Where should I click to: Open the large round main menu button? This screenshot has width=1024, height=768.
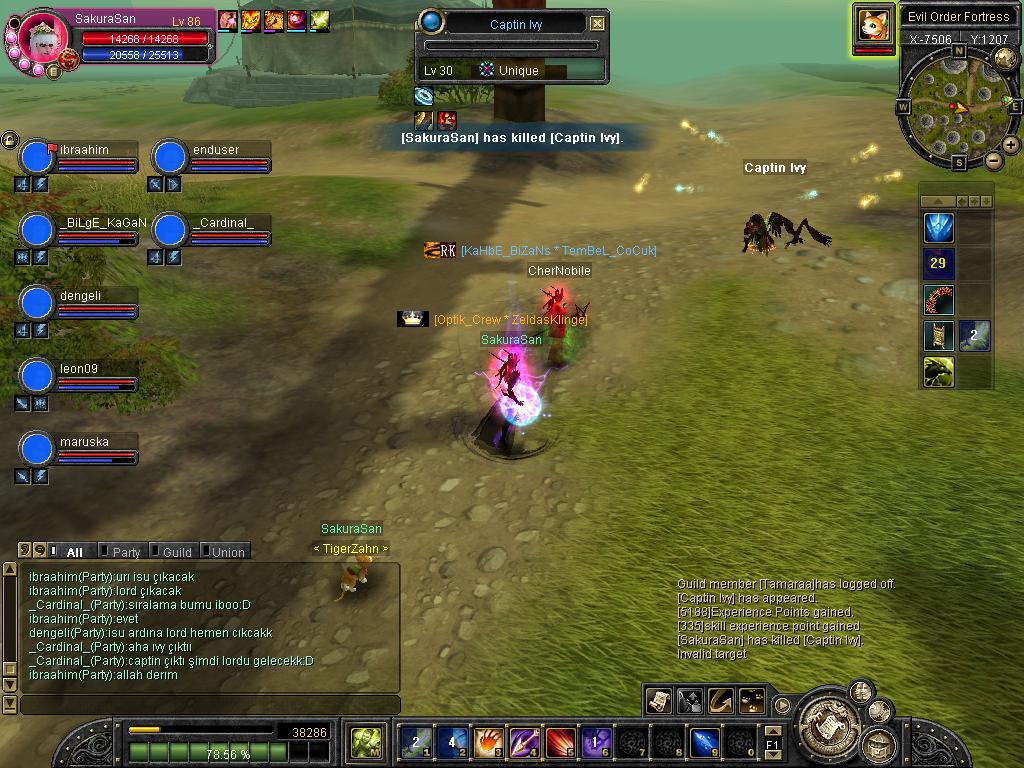826,716
